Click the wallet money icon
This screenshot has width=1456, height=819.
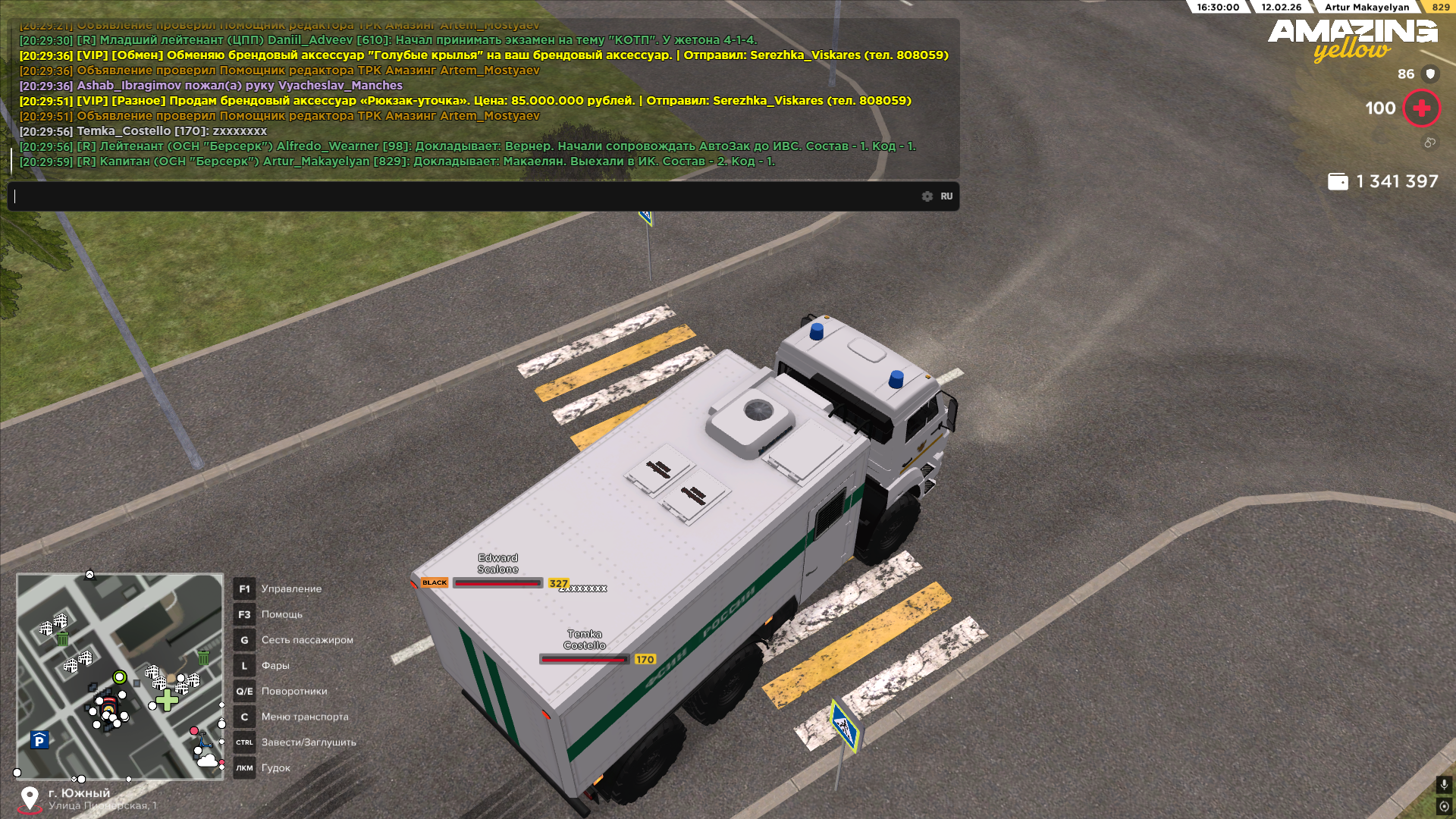(x=1338, y=182)
